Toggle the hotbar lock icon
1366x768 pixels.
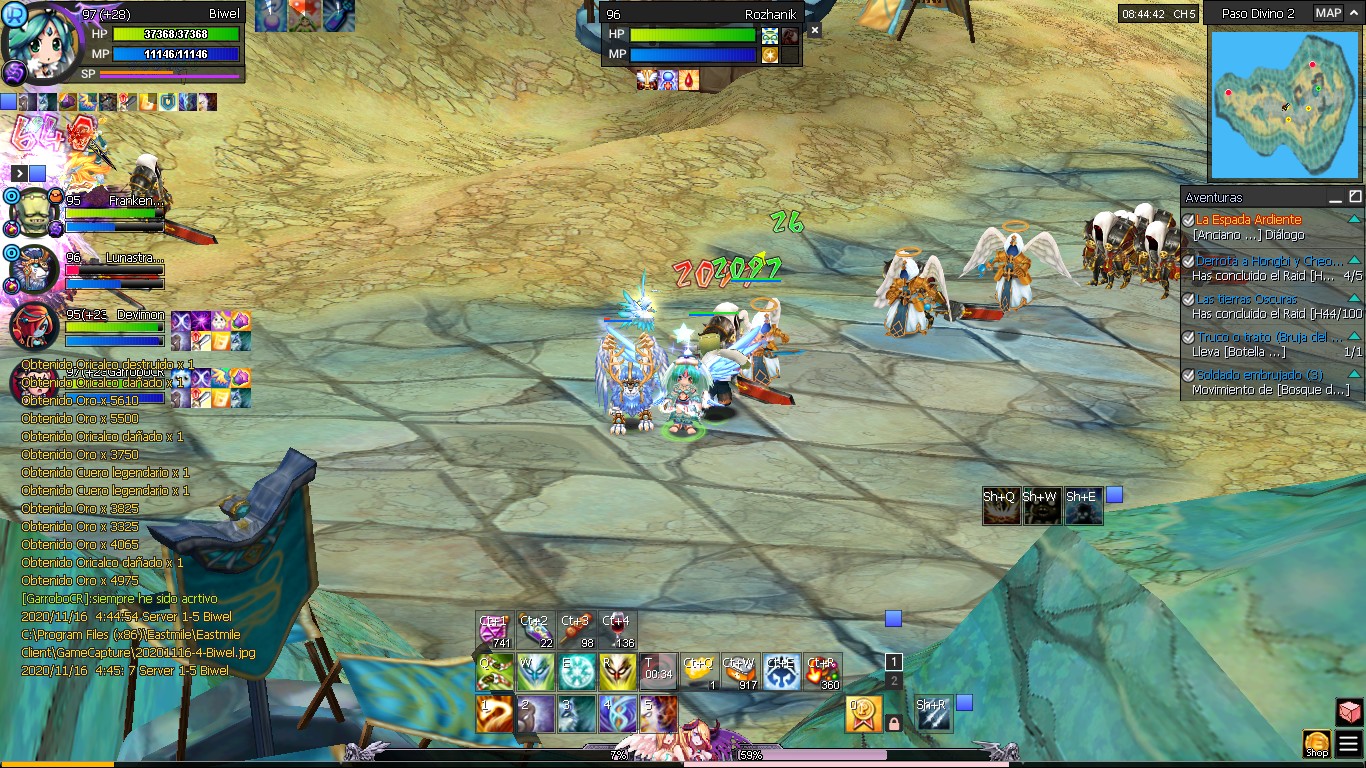[894, 722]
